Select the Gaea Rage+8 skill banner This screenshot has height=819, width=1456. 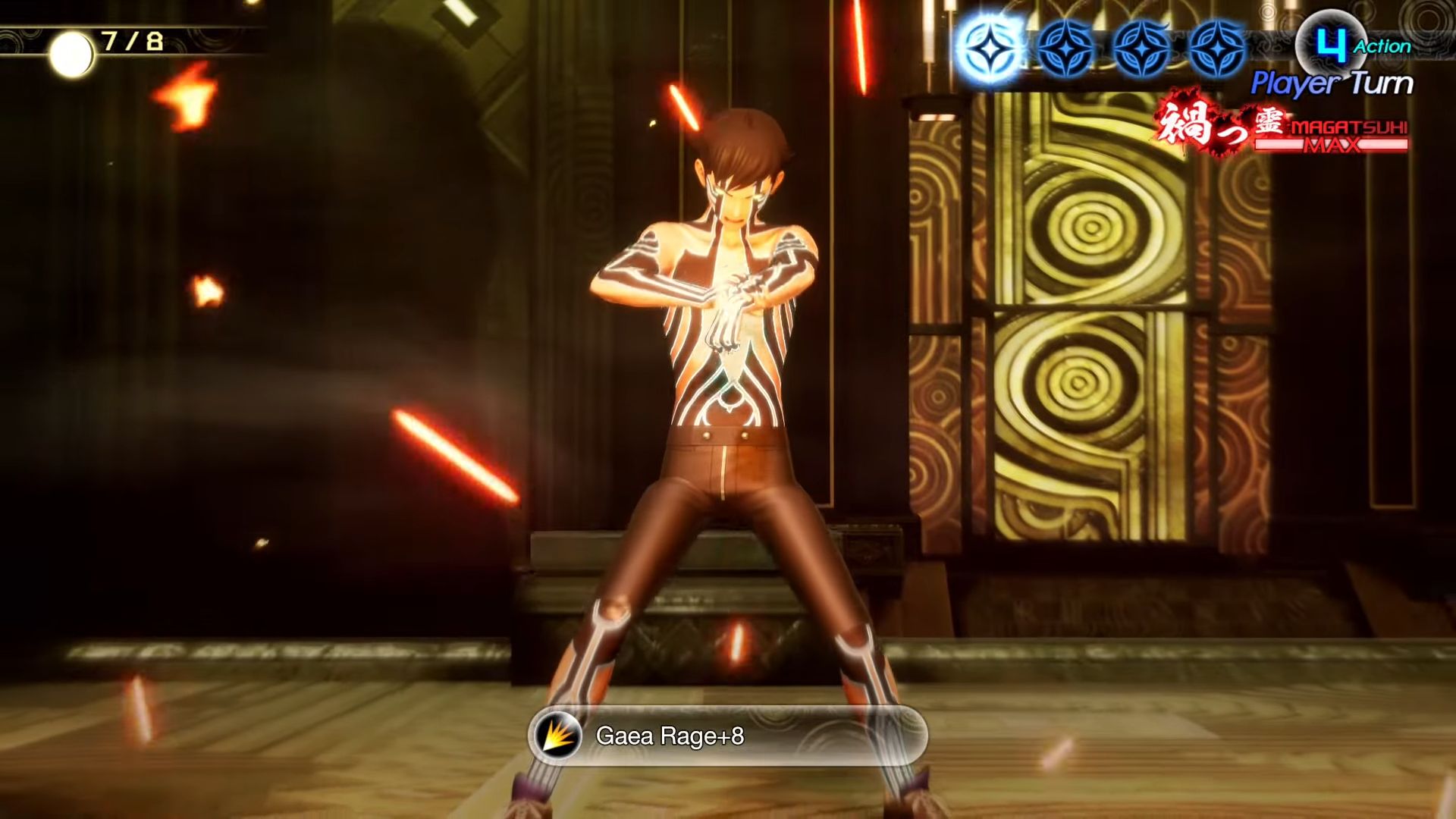[726, 736]
